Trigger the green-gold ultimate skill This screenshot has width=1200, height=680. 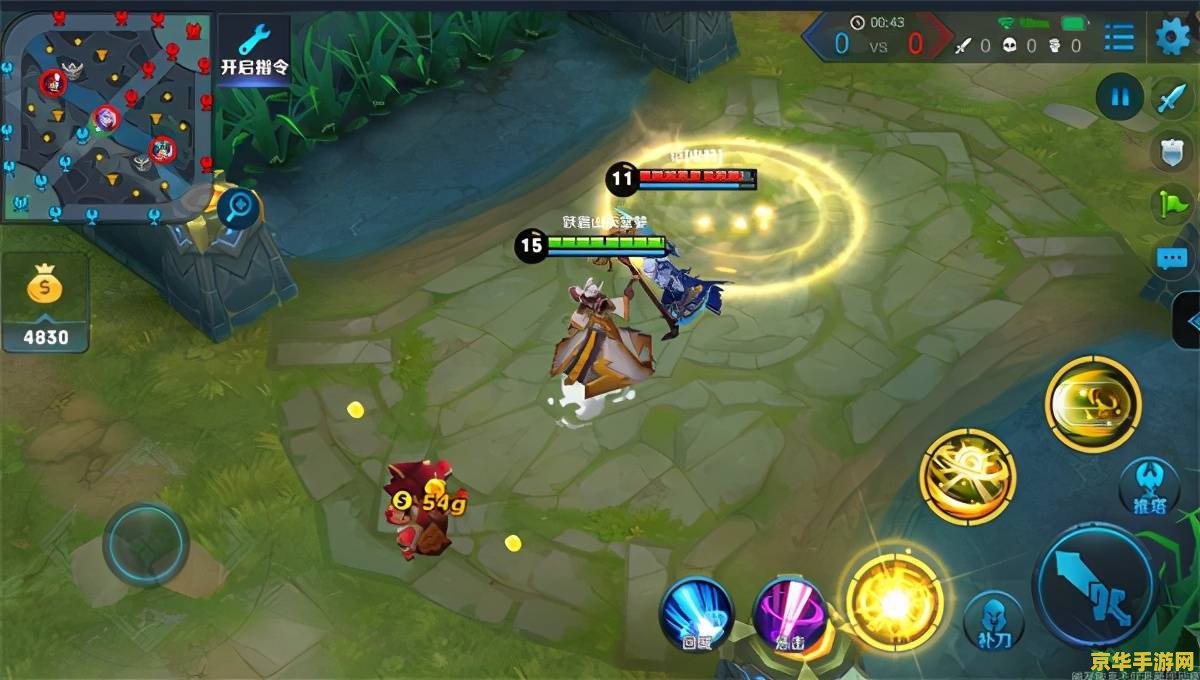1092,403
